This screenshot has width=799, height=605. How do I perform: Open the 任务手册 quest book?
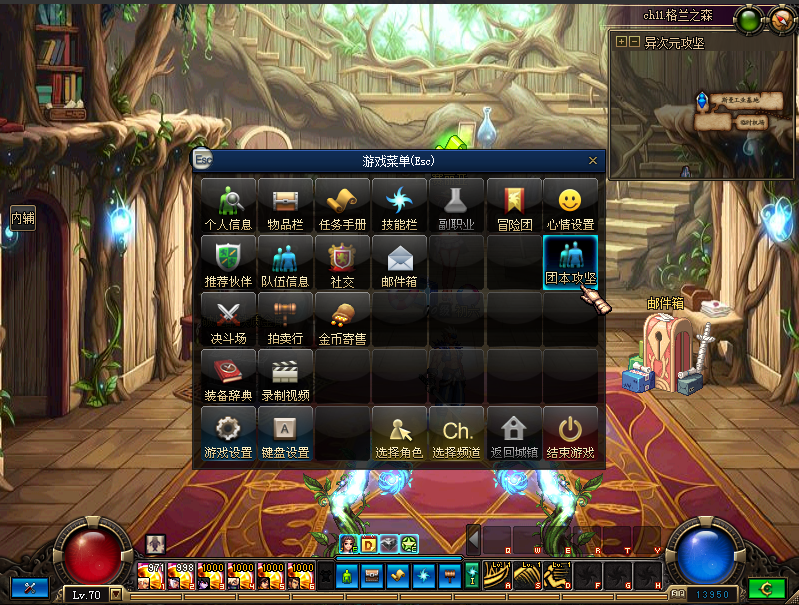[342, 204]
